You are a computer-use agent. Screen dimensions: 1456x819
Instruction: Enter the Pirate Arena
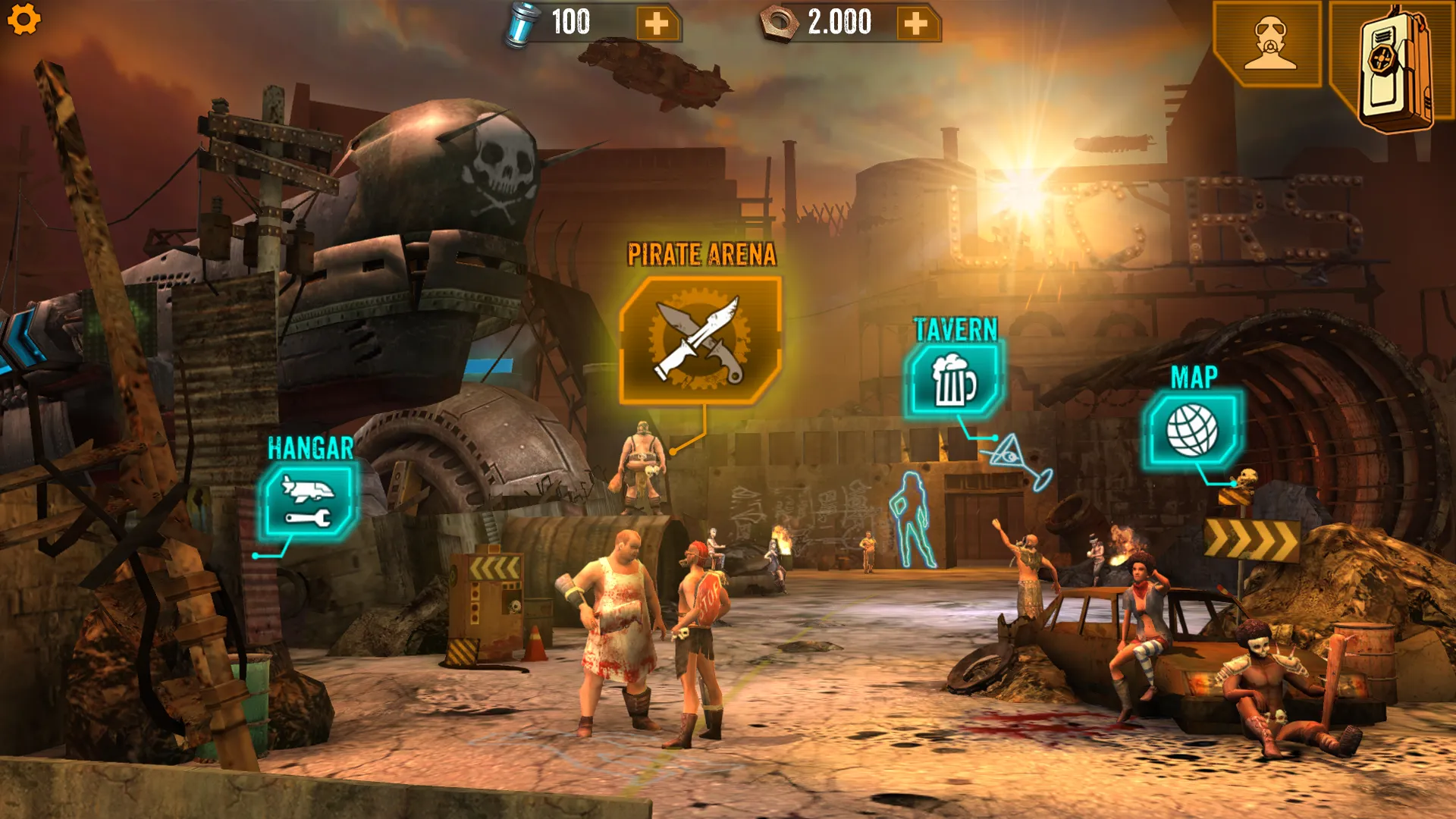700,340
